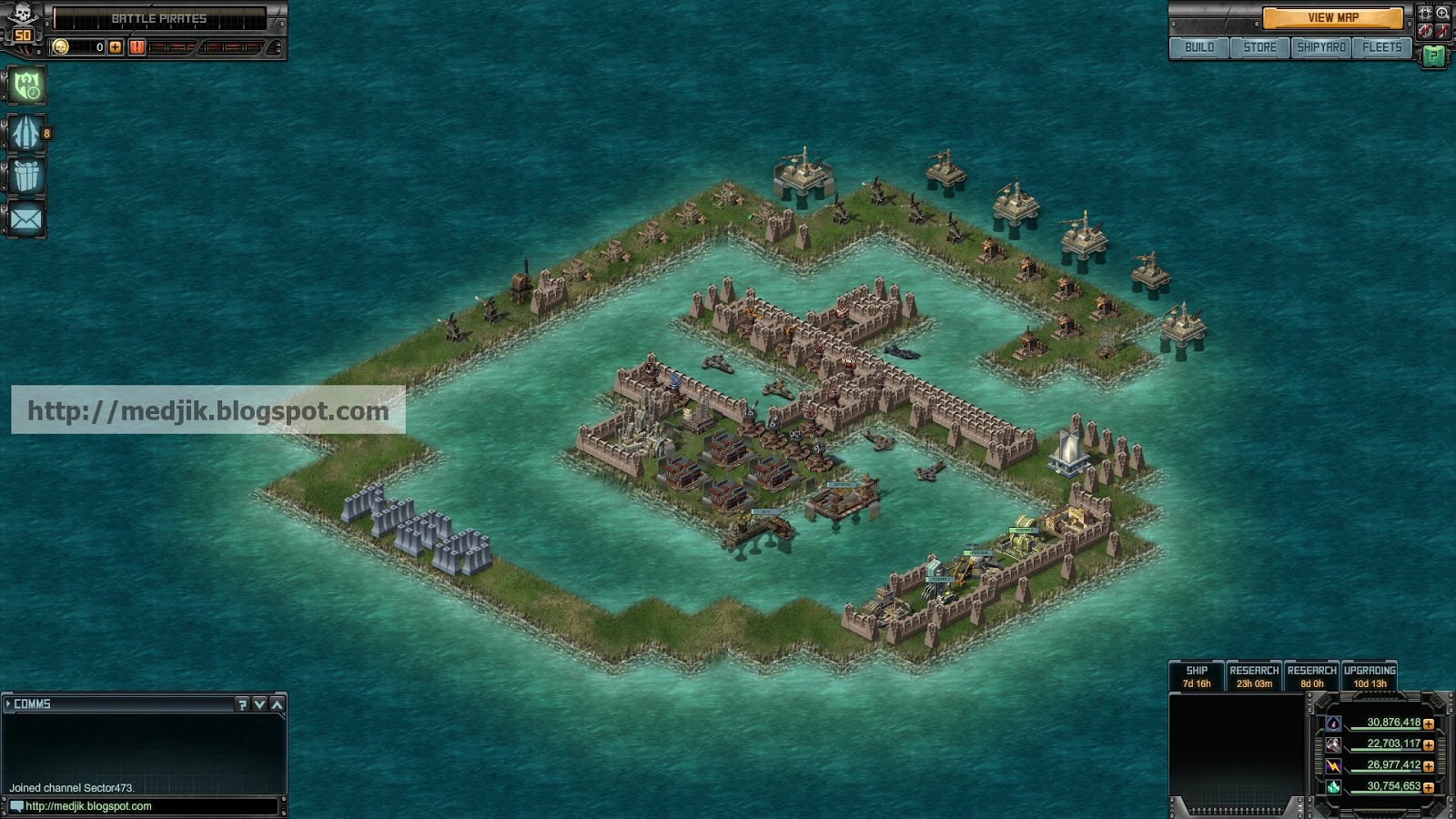Add gold coins with the plus button
Screen dimensions: 1456x819
click(116, 47)
